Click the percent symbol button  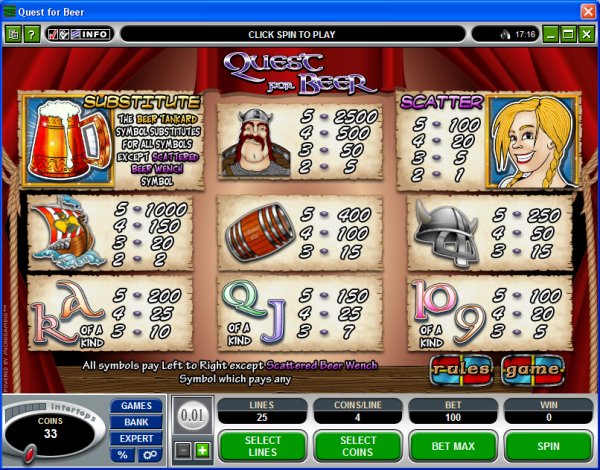click(x=123, y=455)
